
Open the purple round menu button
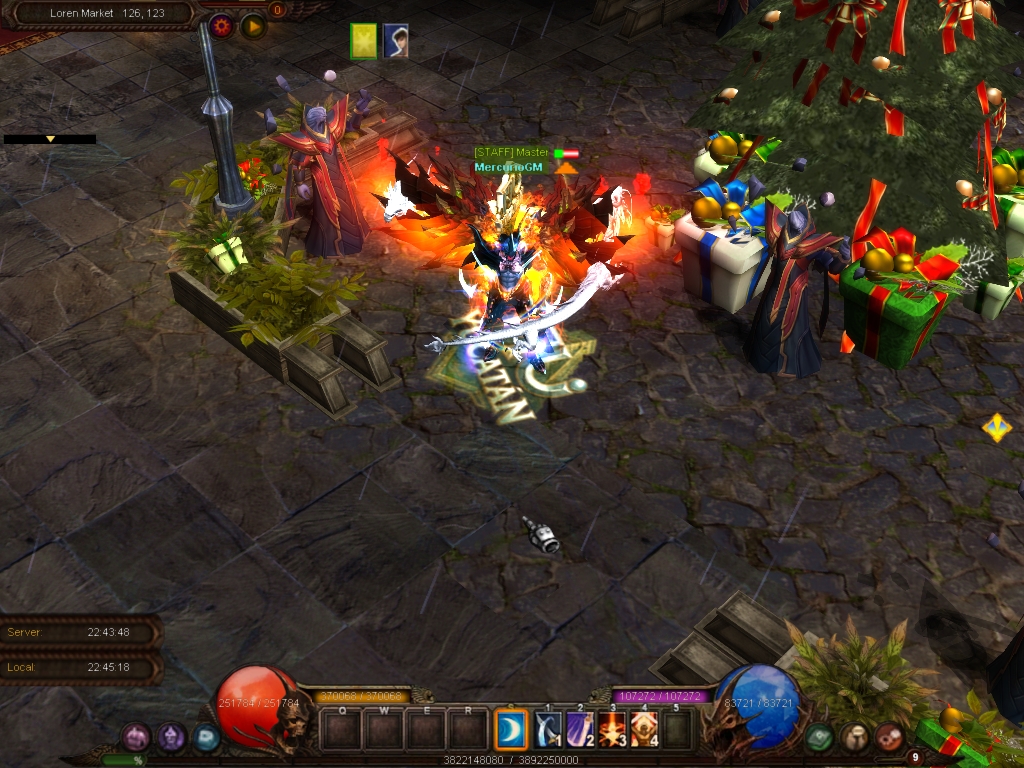(x=136, y=738)
